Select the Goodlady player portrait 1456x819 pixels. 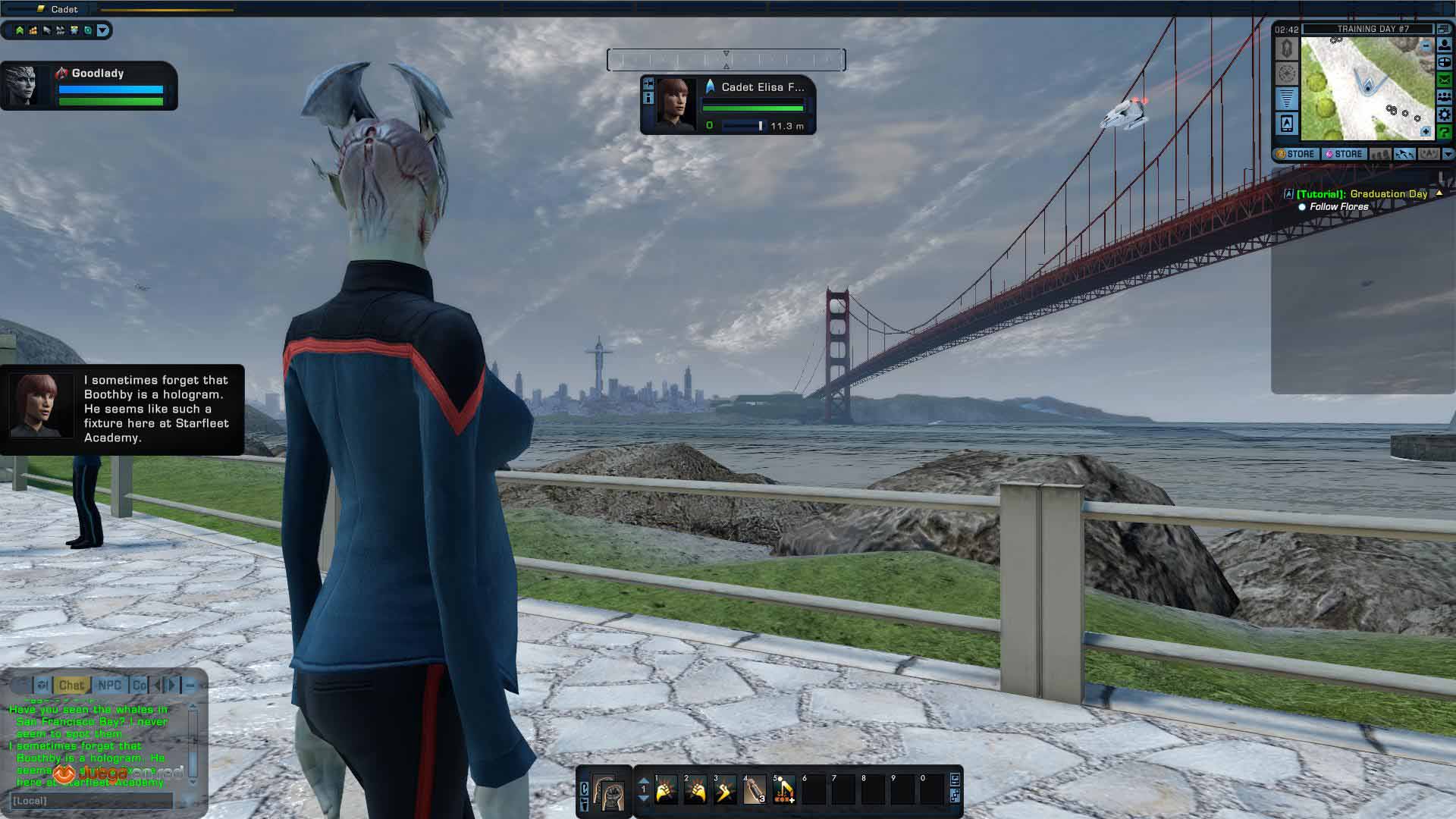21,85
